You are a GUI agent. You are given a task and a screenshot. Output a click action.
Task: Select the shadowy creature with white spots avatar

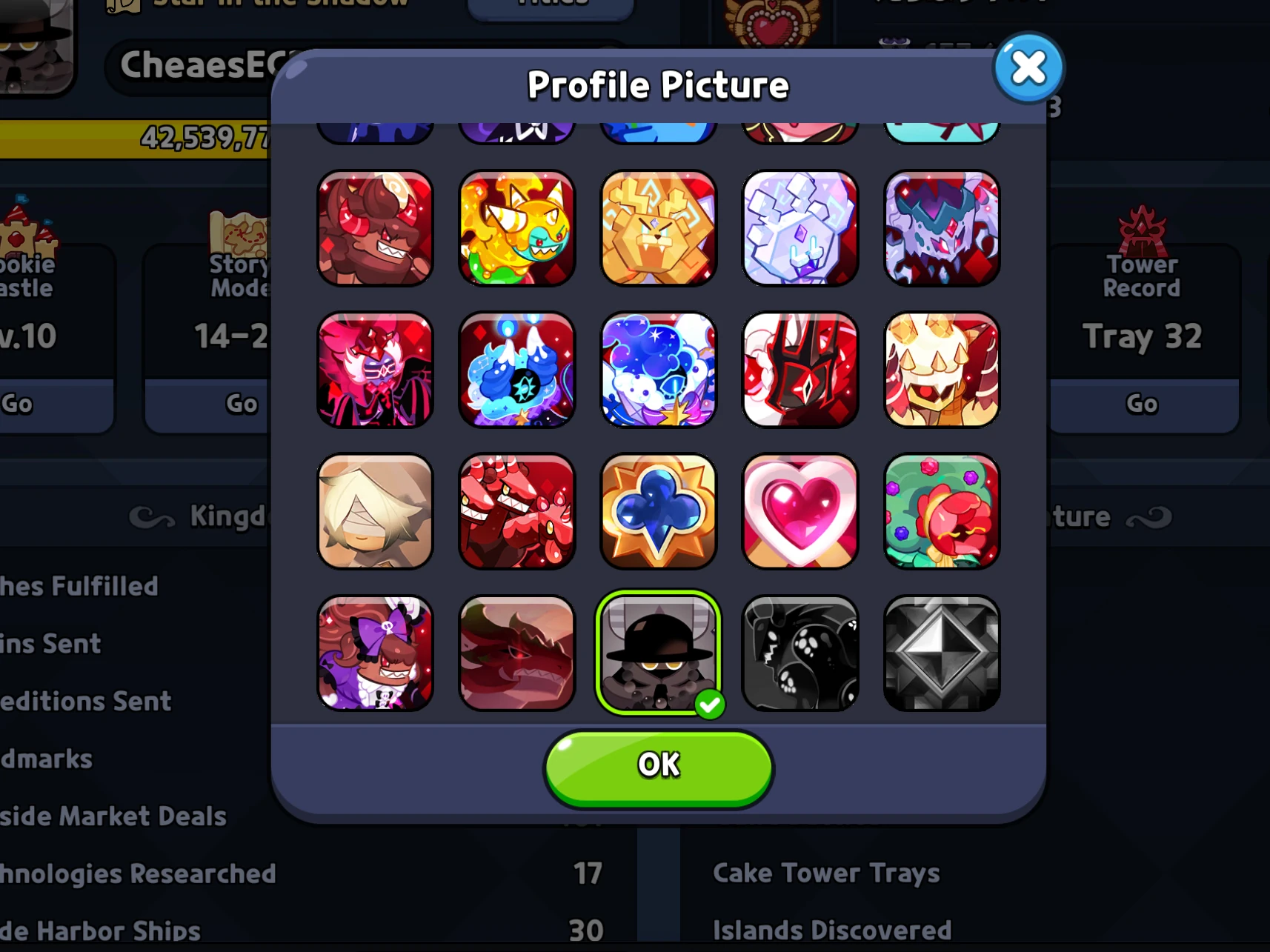coord(800,653)
